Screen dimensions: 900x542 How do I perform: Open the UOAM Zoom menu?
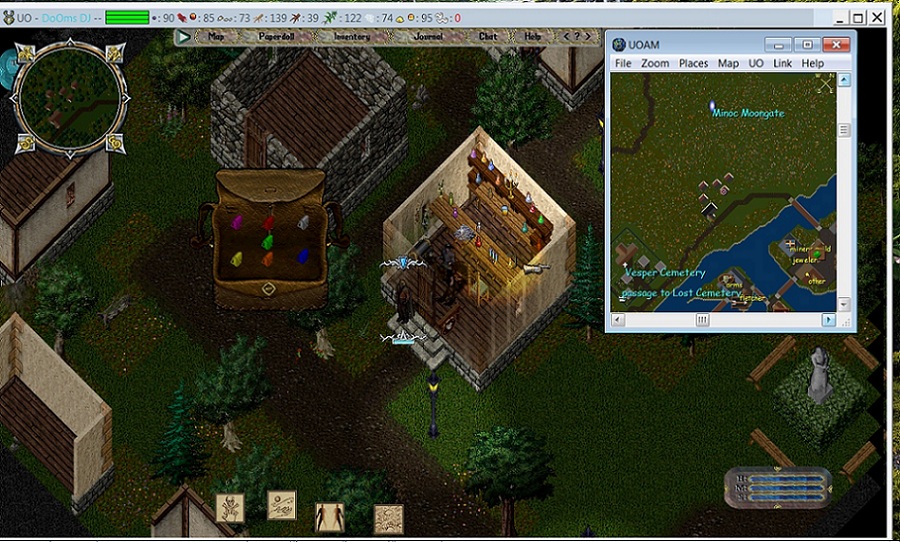click(655, 63)
